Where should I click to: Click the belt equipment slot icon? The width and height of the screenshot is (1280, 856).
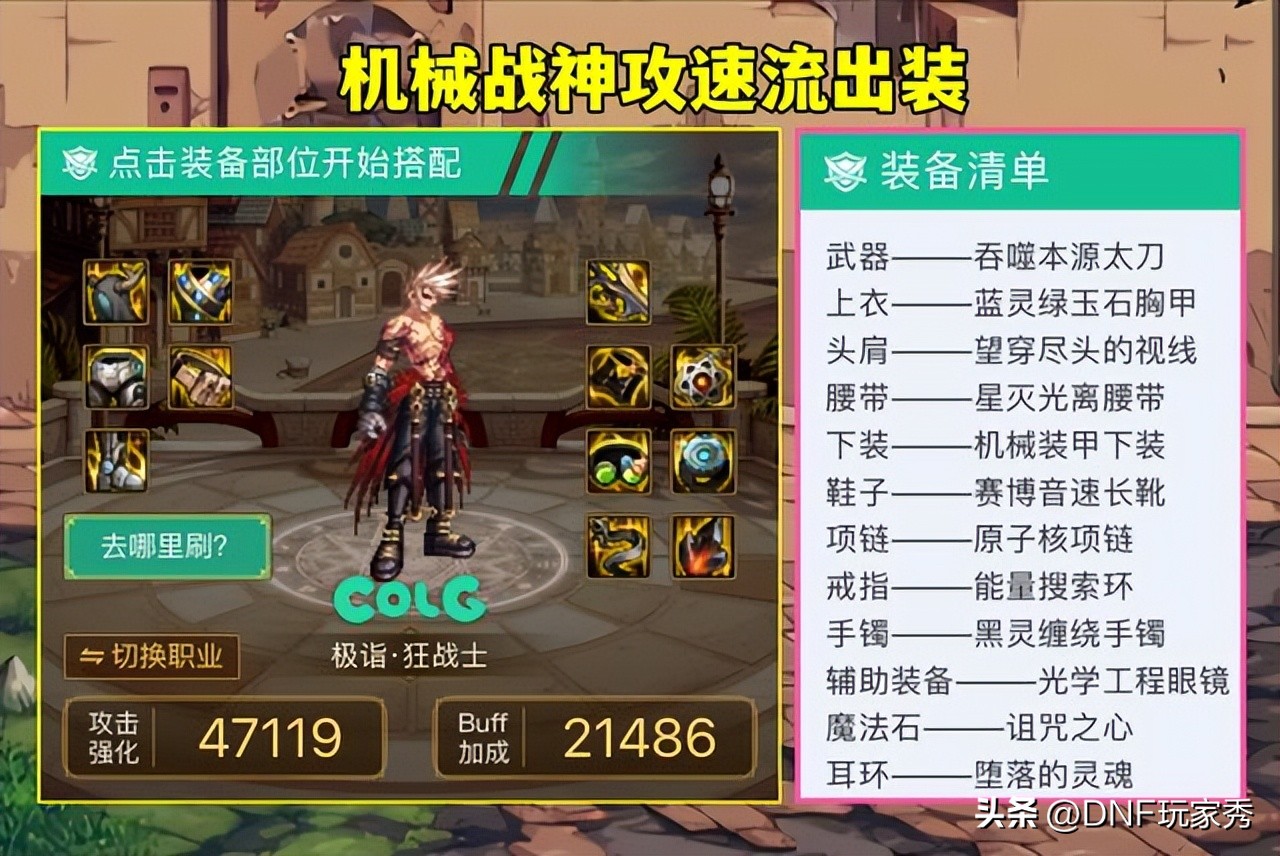(x=200, y=292)
